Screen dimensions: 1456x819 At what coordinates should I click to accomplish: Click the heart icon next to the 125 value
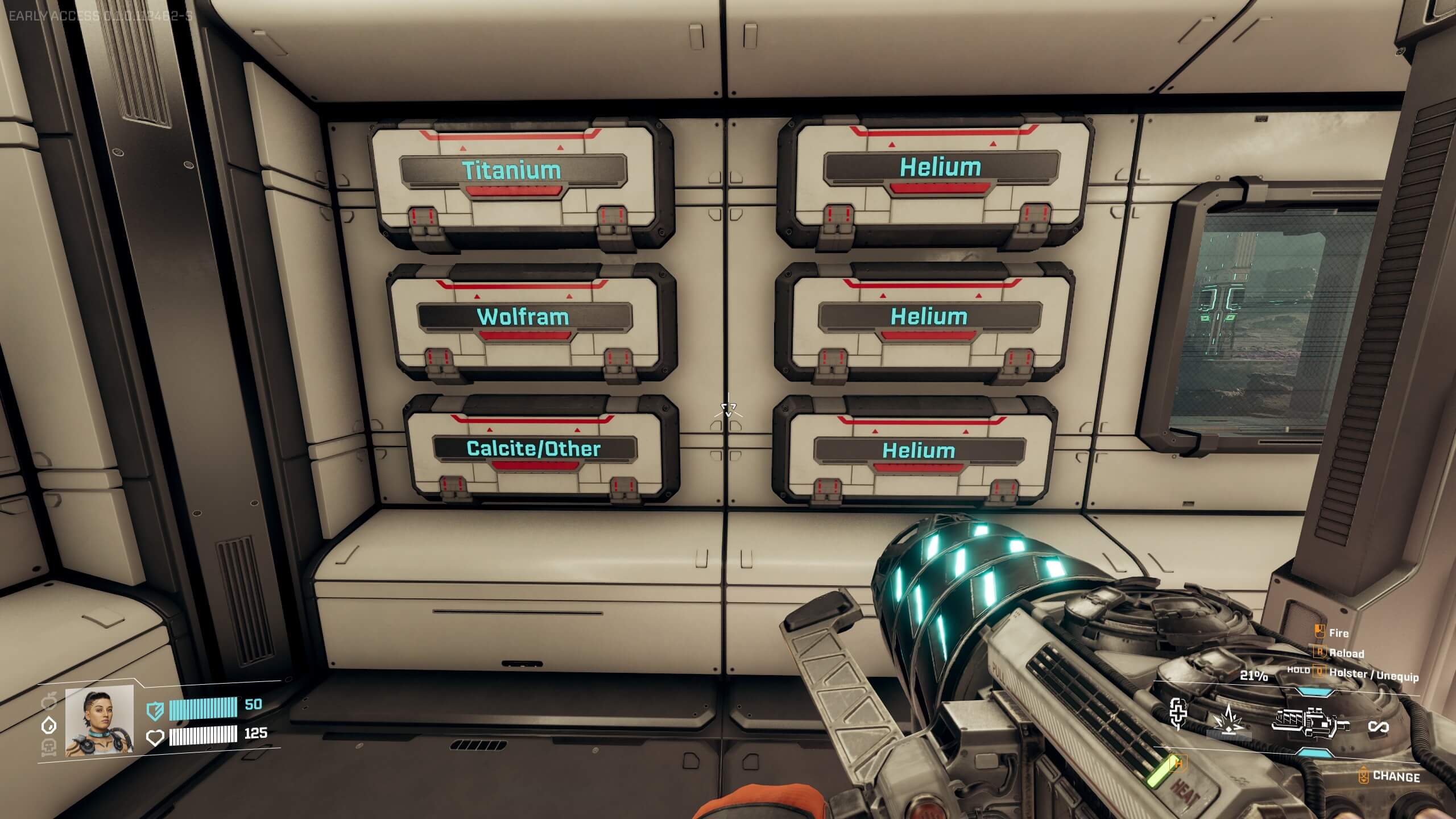pyautogui.click(x=155, y=737)
